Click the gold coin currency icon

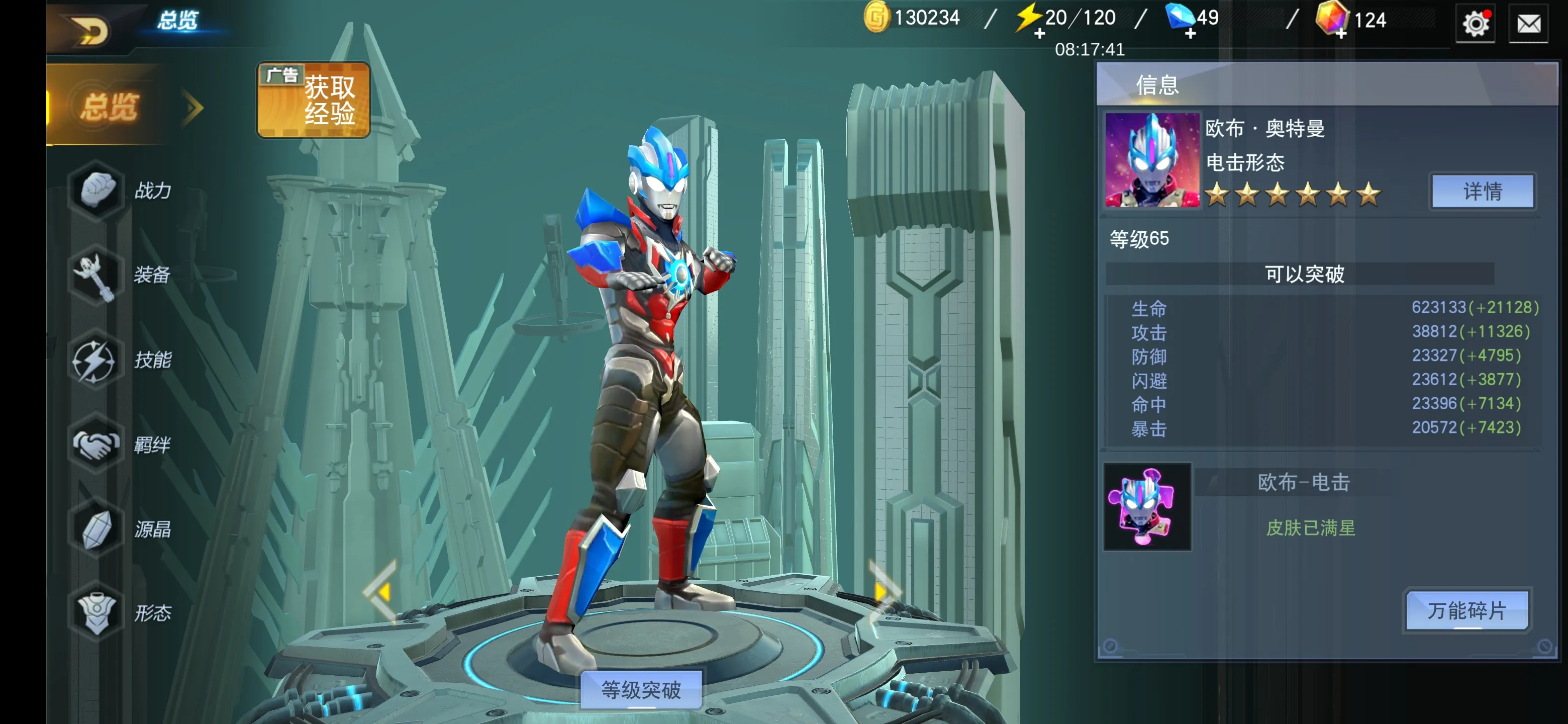pyautogui.click(x=876, y=17)
